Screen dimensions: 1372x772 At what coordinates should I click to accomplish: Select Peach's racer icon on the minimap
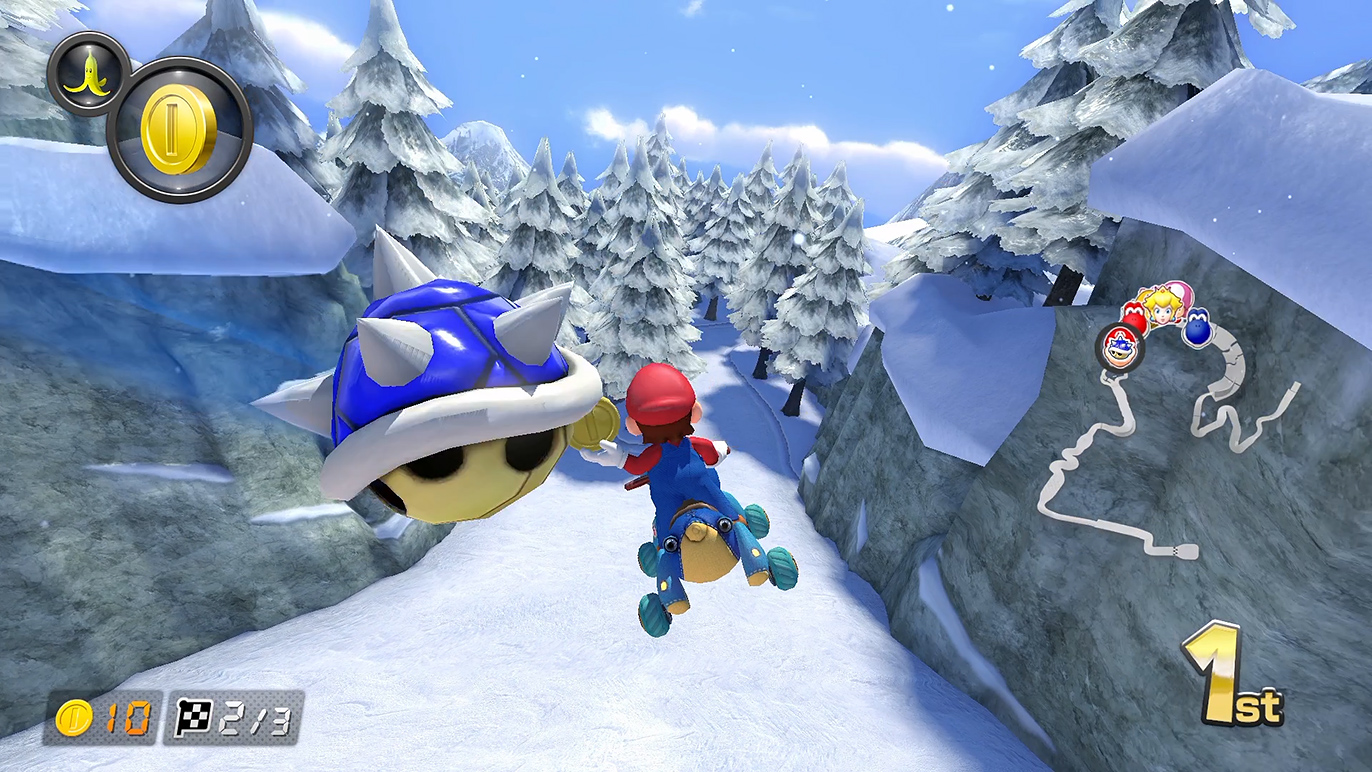point(1162,308)
